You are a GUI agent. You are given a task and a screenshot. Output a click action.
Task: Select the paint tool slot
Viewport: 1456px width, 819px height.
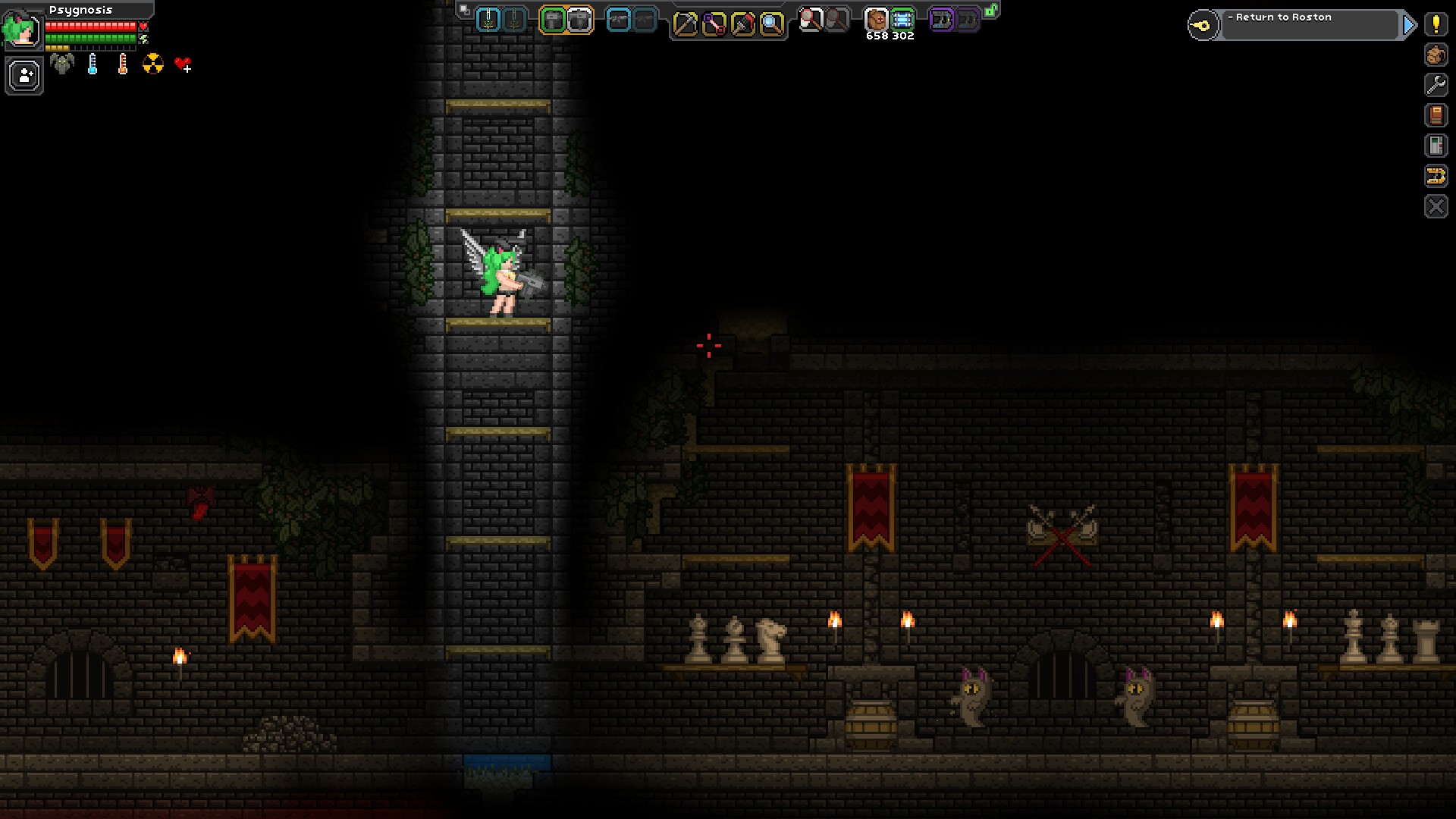742,24
